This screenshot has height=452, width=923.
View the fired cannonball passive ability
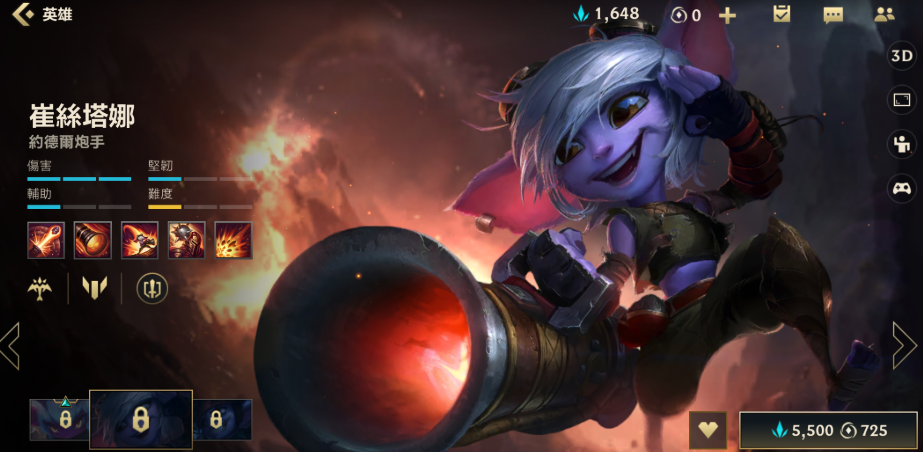click(x=46, y=240)
